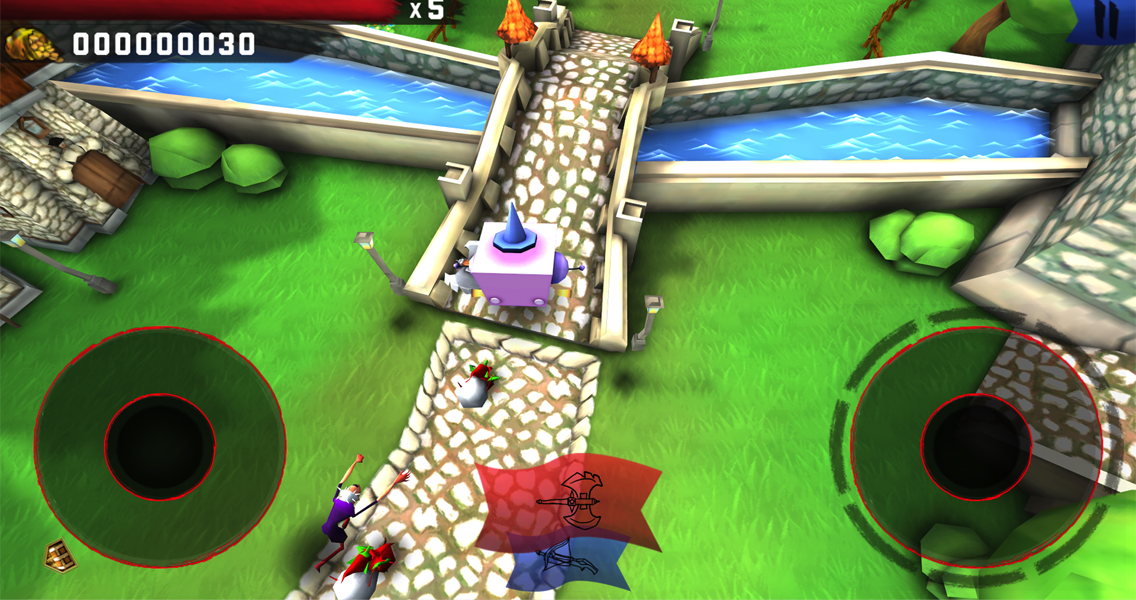
Task: Open the small treasure chest icon
Action: click(x=61, y=555)
